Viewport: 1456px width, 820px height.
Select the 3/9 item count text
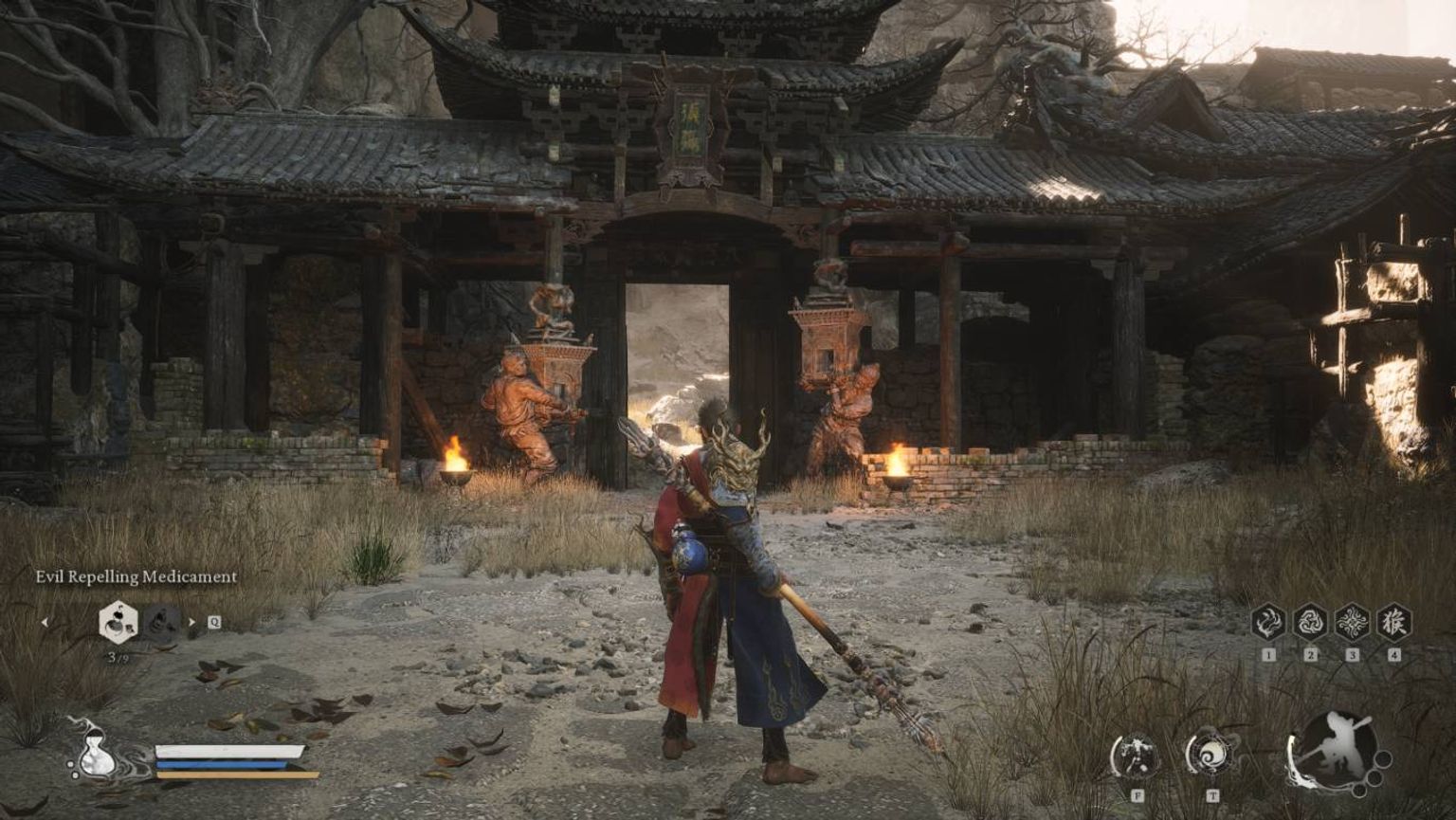[x=117, y=656]
